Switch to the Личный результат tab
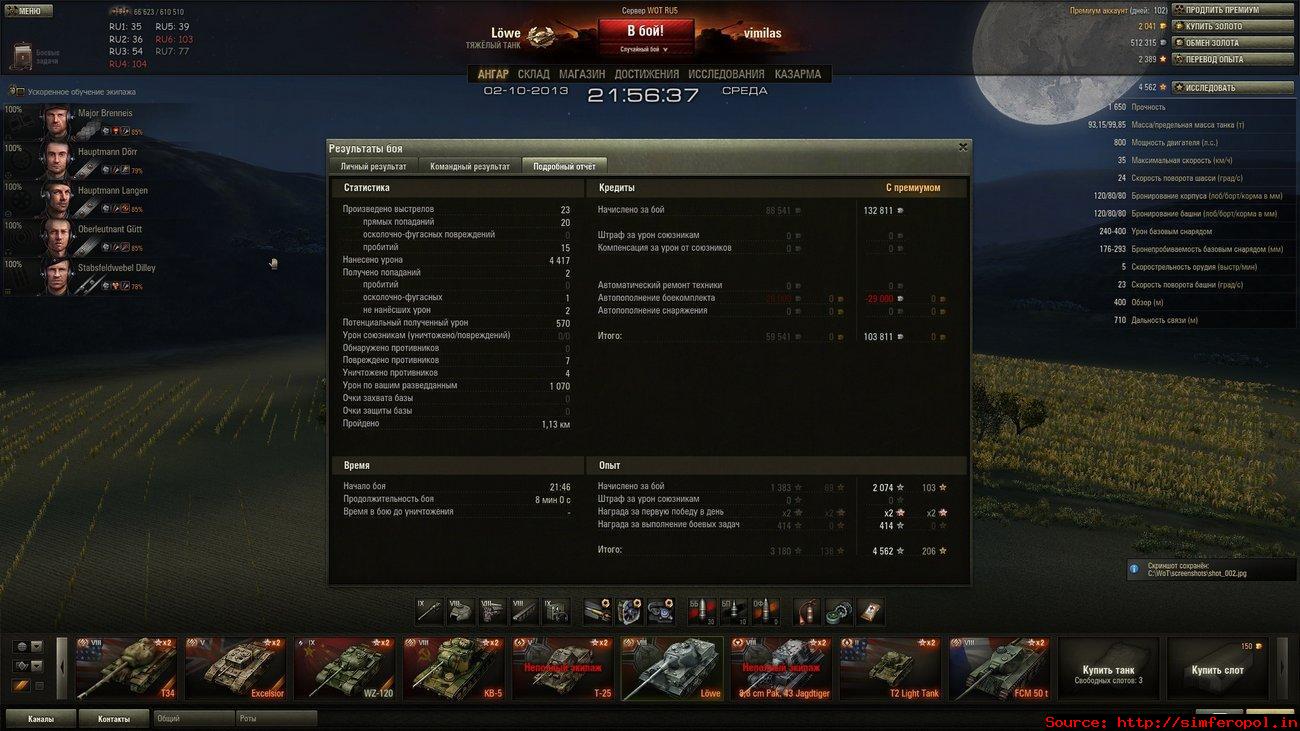This screenshot has height=731, width=1300. [373, 166]
